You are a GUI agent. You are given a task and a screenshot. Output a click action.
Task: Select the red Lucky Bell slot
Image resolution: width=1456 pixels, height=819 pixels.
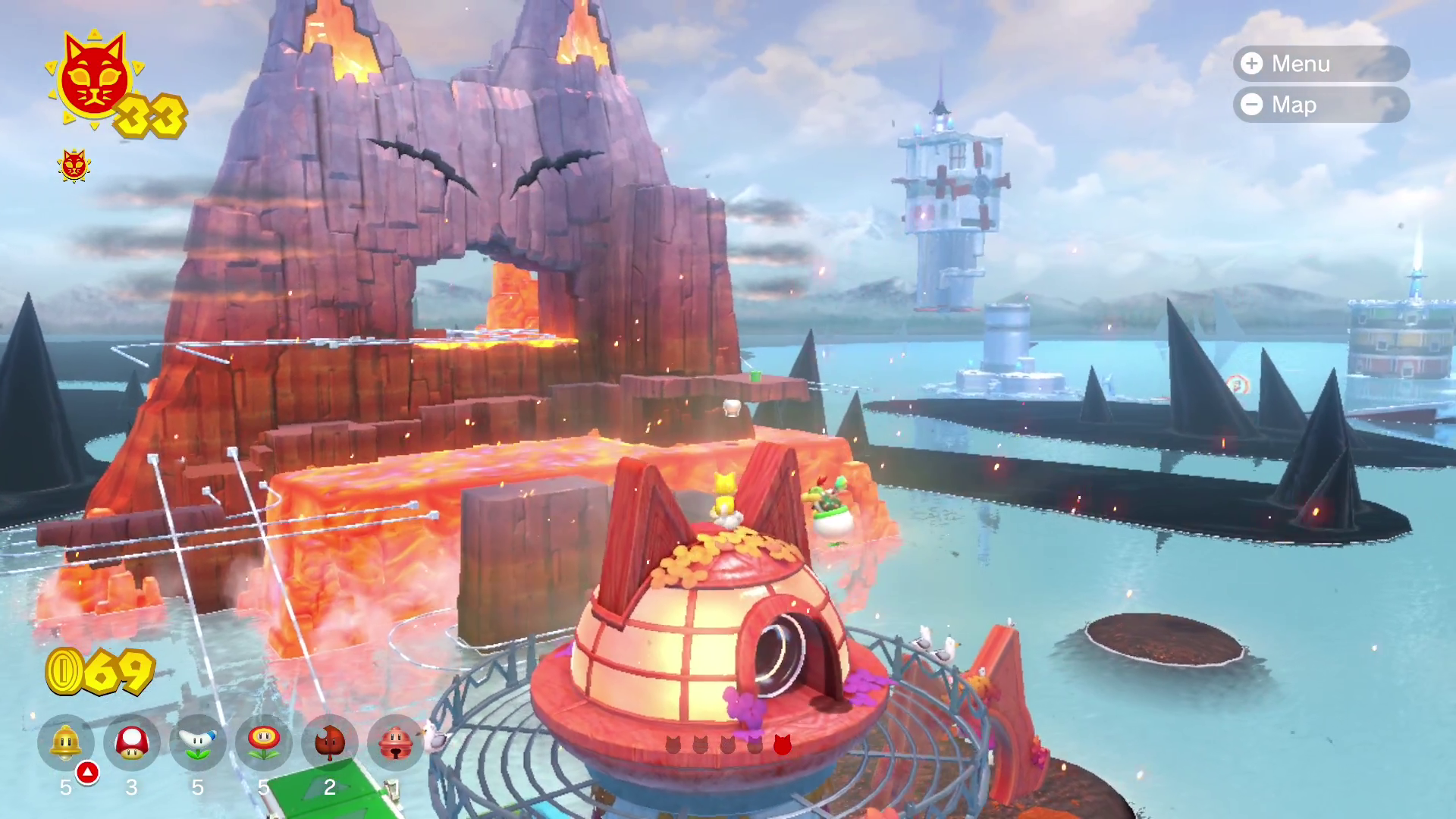click(x=395, y=742)
